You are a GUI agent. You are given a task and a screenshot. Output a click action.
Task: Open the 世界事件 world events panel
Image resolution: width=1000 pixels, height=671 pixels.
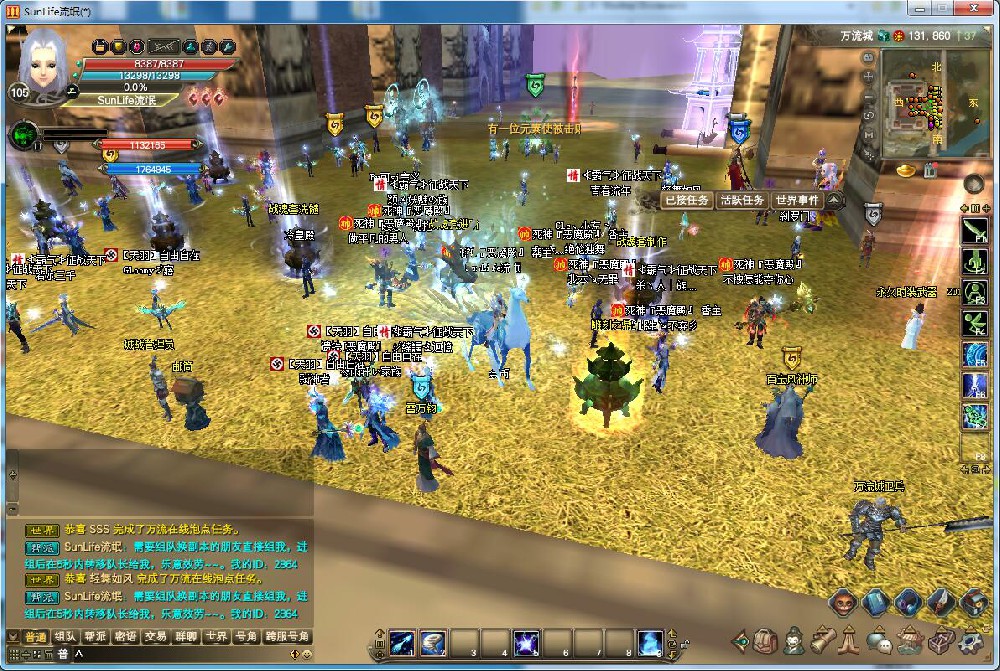[797, 200]
